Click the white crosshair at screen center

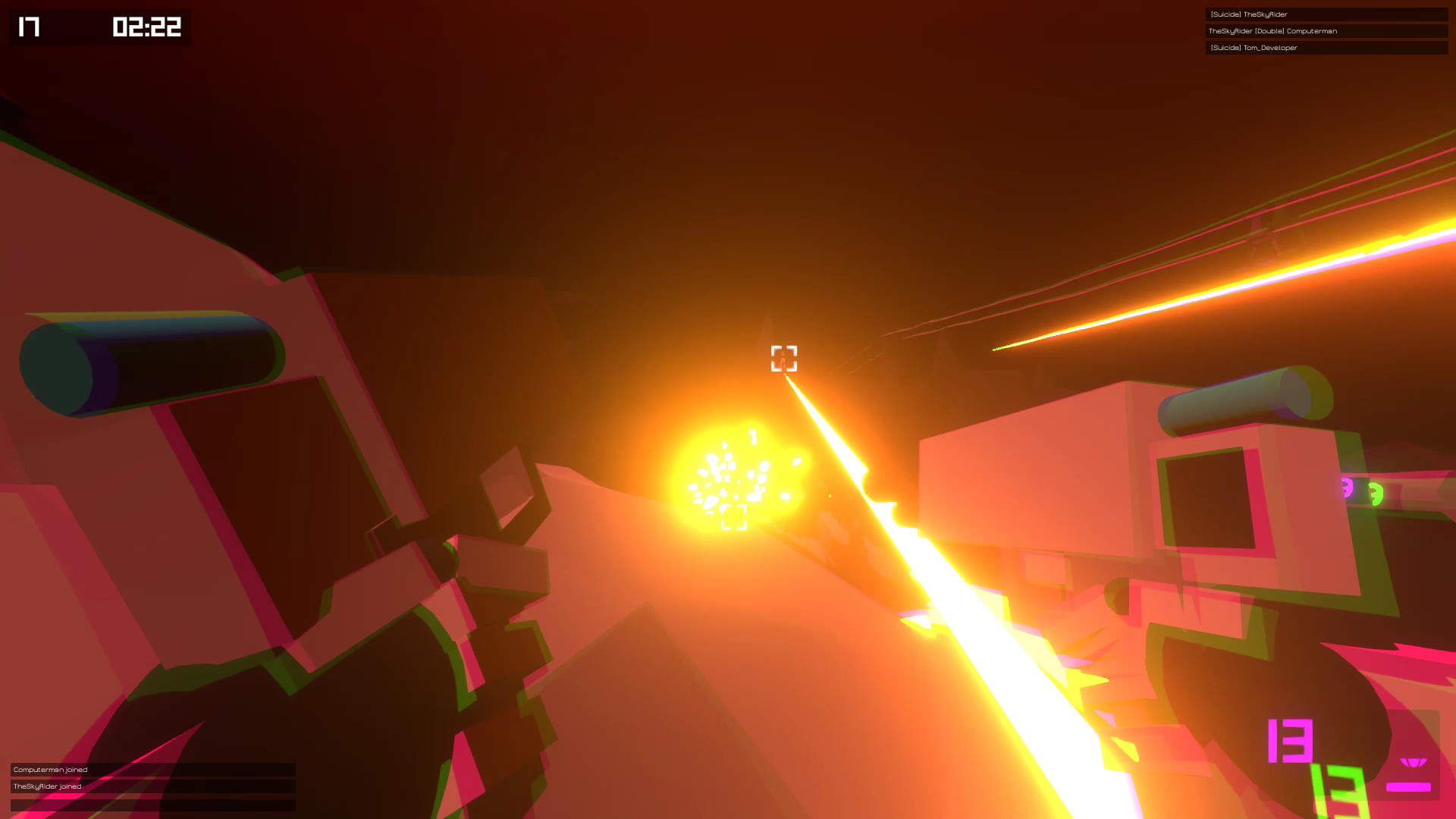point(784,359)
